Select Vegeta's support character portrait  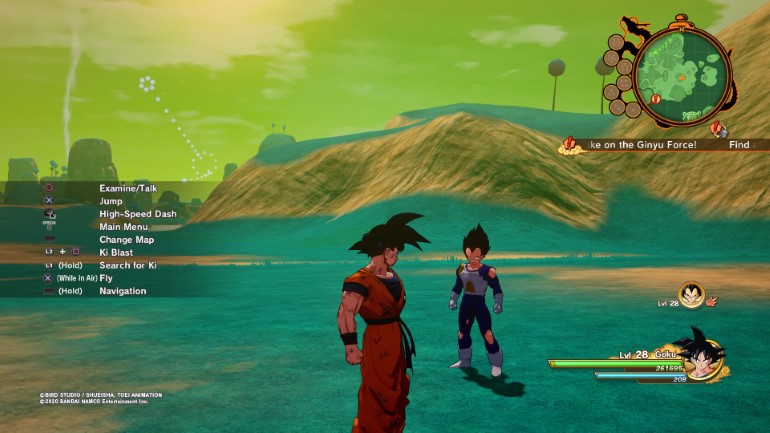pyautogui.click(x=690, y=294)
